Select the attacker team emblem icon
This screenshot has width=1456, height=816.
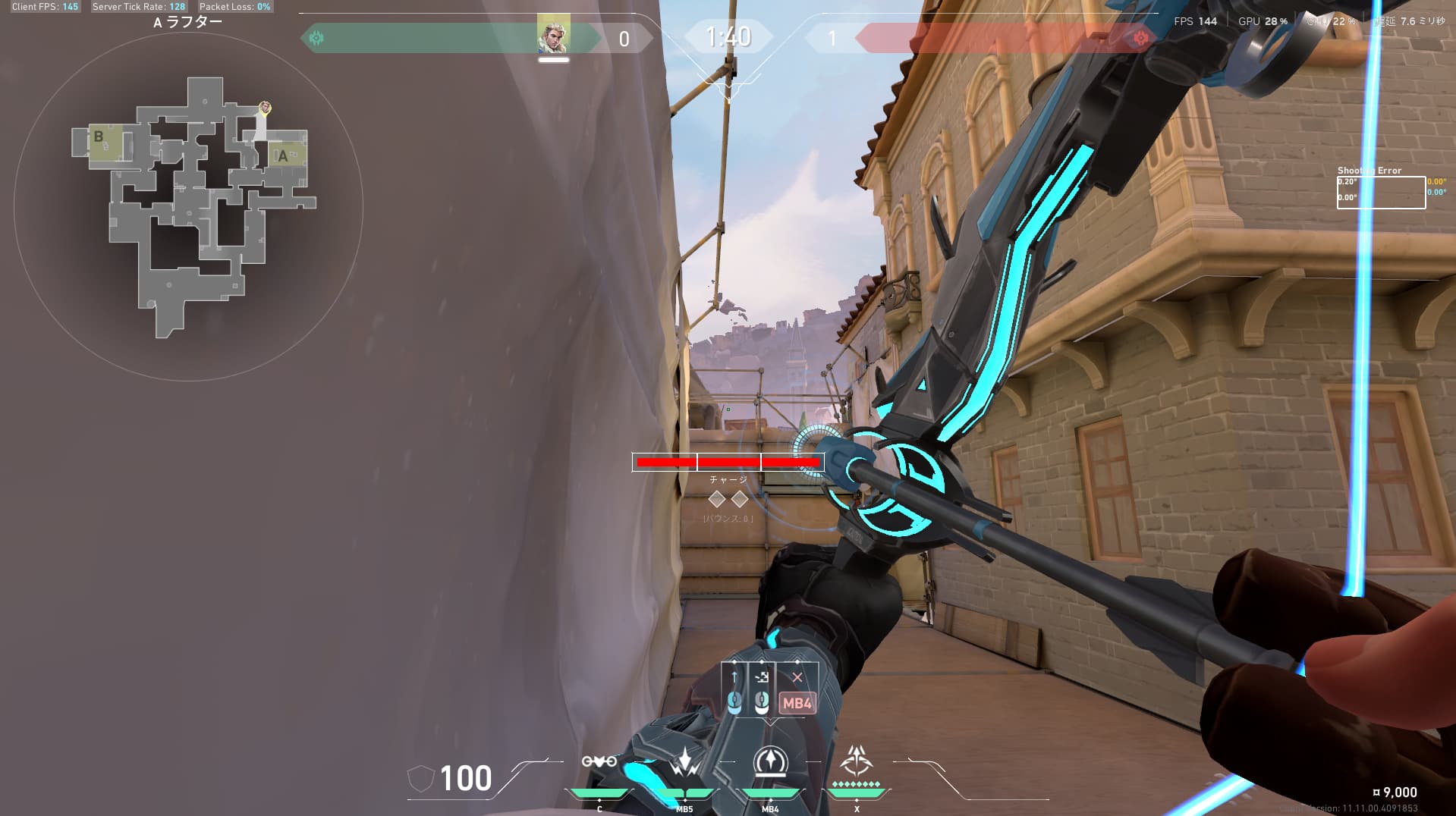(x=316, y=37)
